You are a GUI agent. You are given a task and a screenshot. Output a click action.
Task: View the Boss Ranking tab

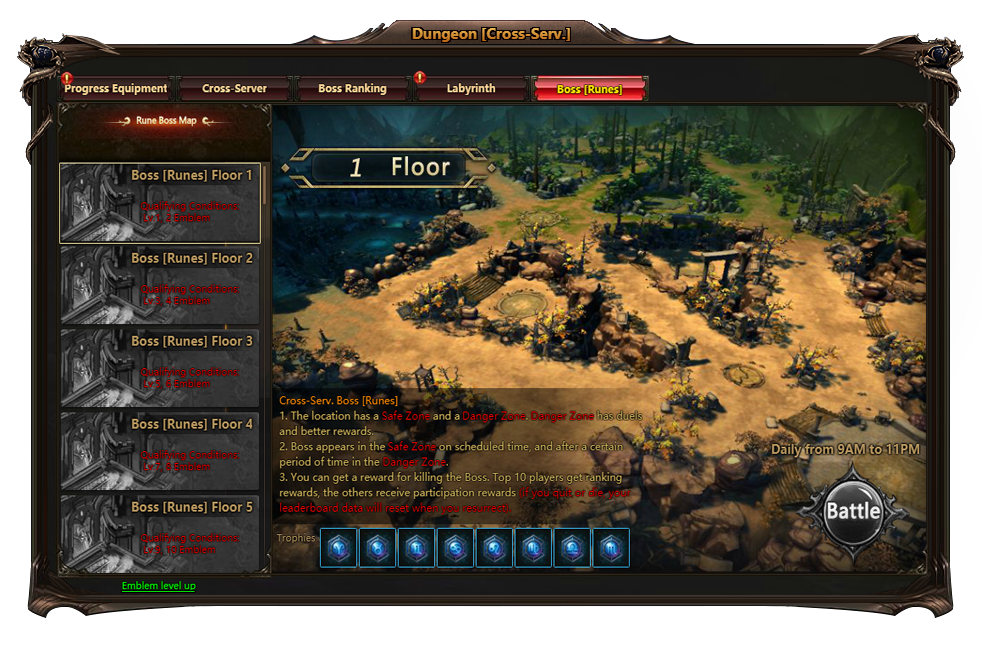click(352, 89)
